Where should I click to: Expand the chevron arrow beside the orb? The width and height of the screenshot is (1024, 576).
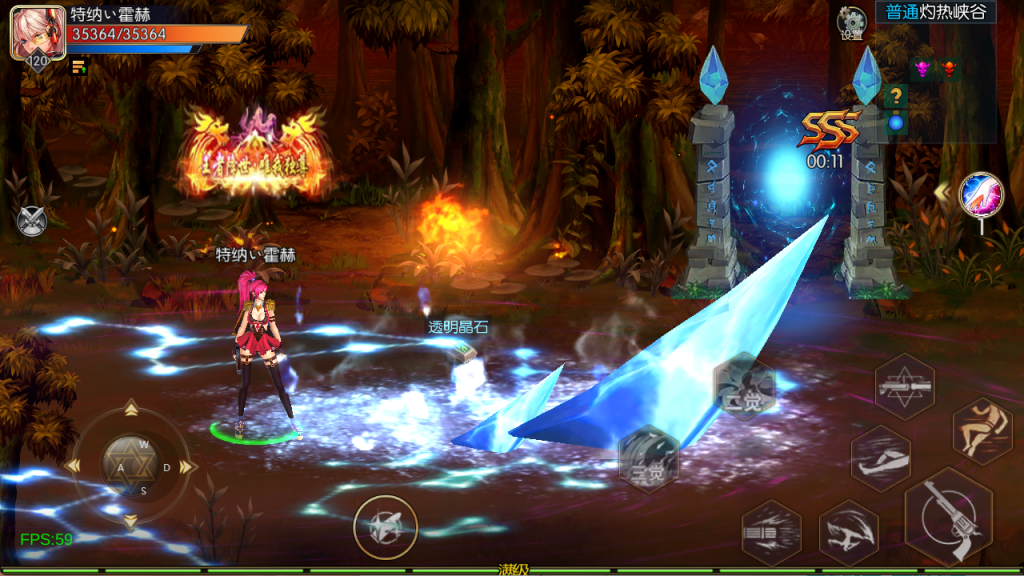(942, 190)
